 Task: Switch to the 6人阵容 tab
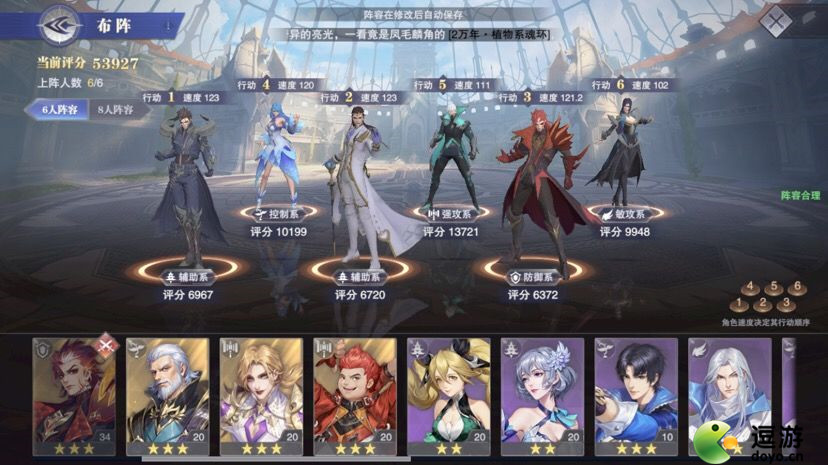(60, 109)
